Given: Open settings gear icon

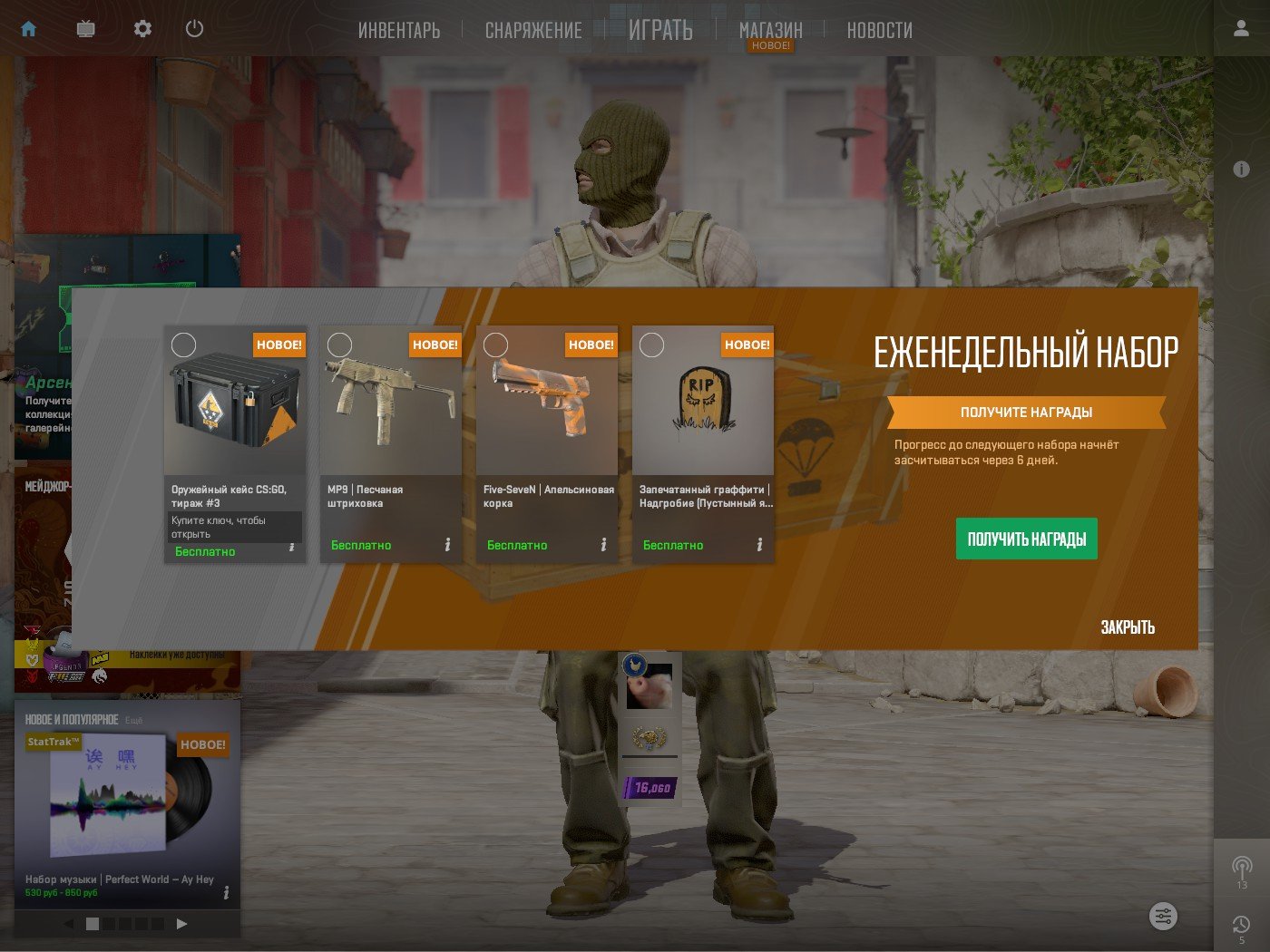Looking at the screenshot, I should [142, 29].
